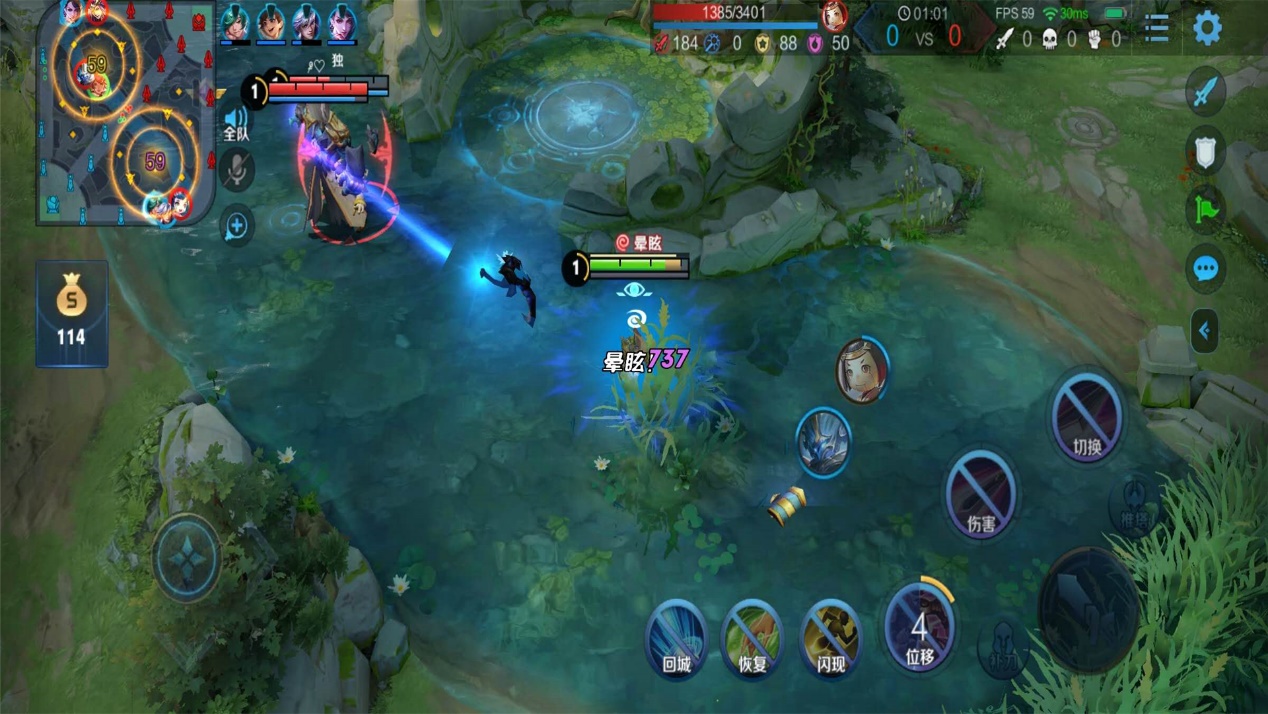Viewport: 1268px width, 714px height.
Task: Activate the 回城 recall button
Action: [677, 636]
